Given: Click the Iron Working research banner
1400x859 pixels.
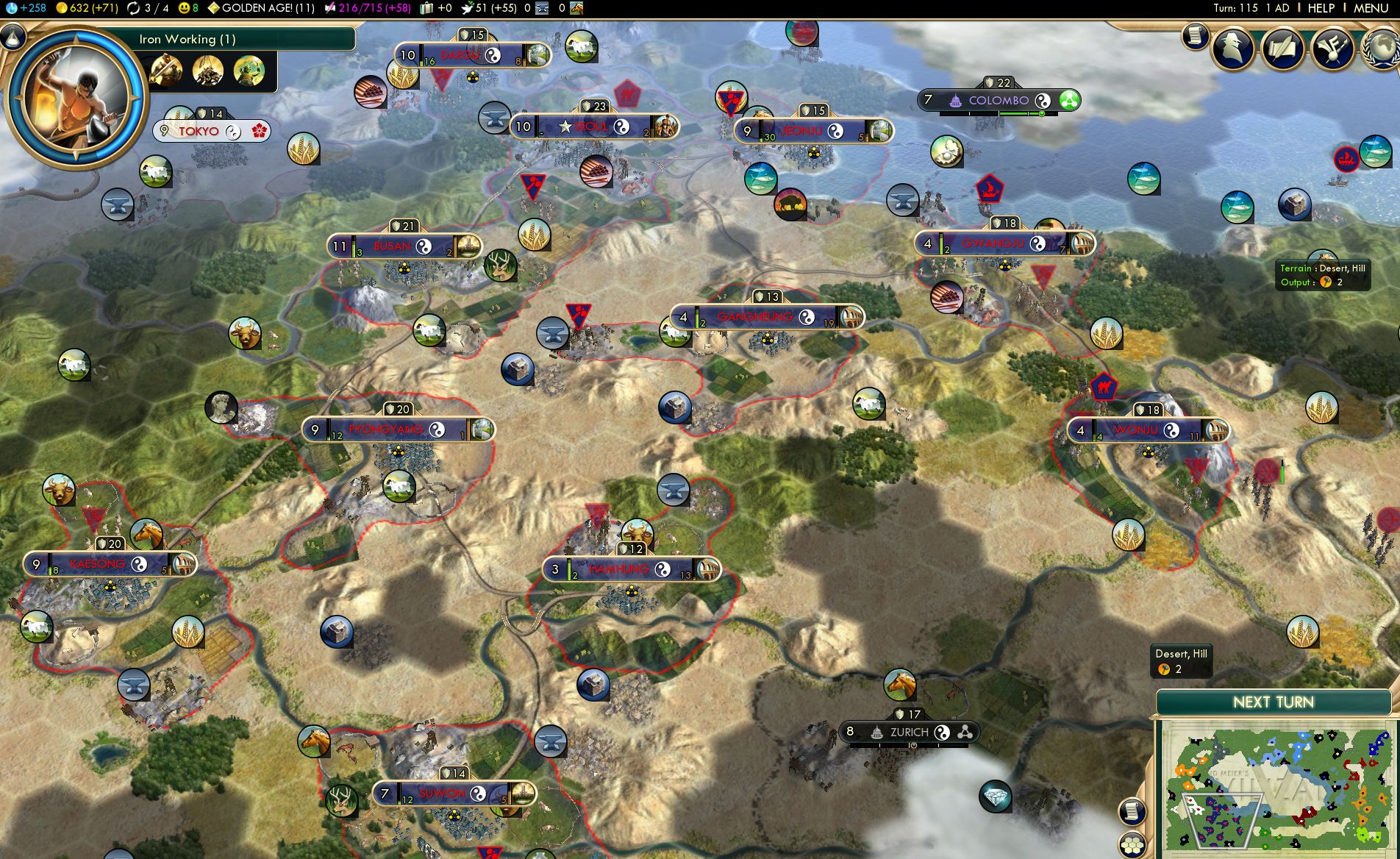Looking at the screenshot, I should point(221,40).
